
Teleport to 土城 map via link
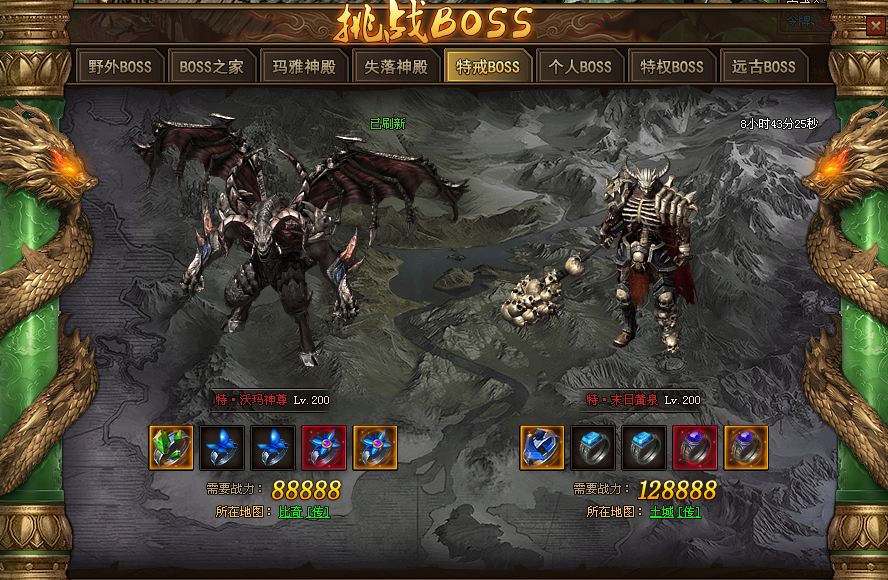pos(674,512)
